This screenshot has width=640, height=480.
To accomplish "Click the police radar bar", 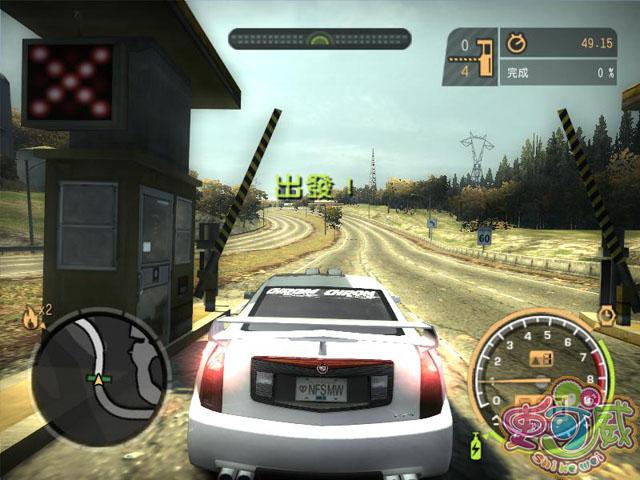I will click(x=319, y=39).
